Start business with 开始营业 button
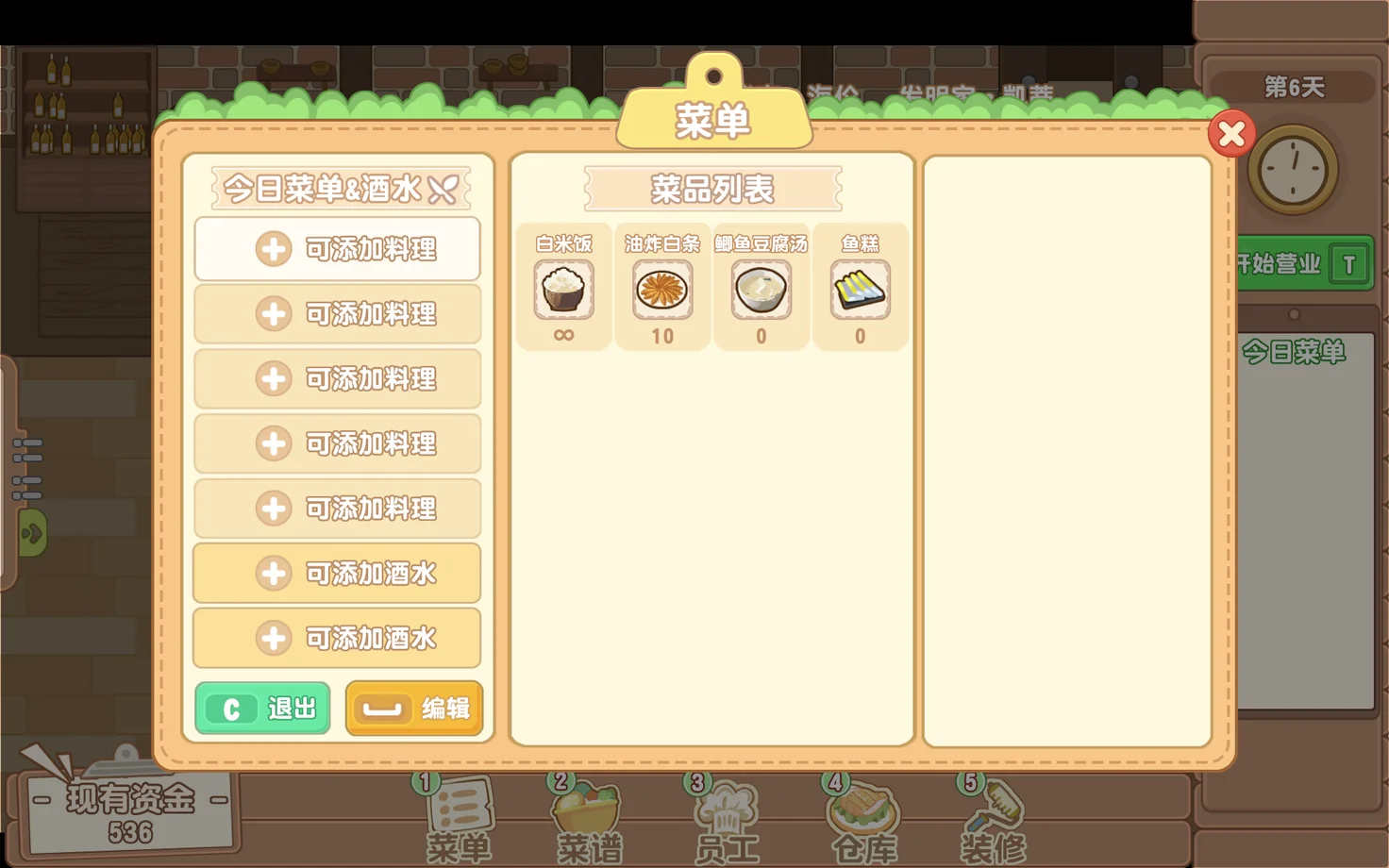This screenshot has height=868, width=1389. pyautogui.click(x=1302, y=263)
